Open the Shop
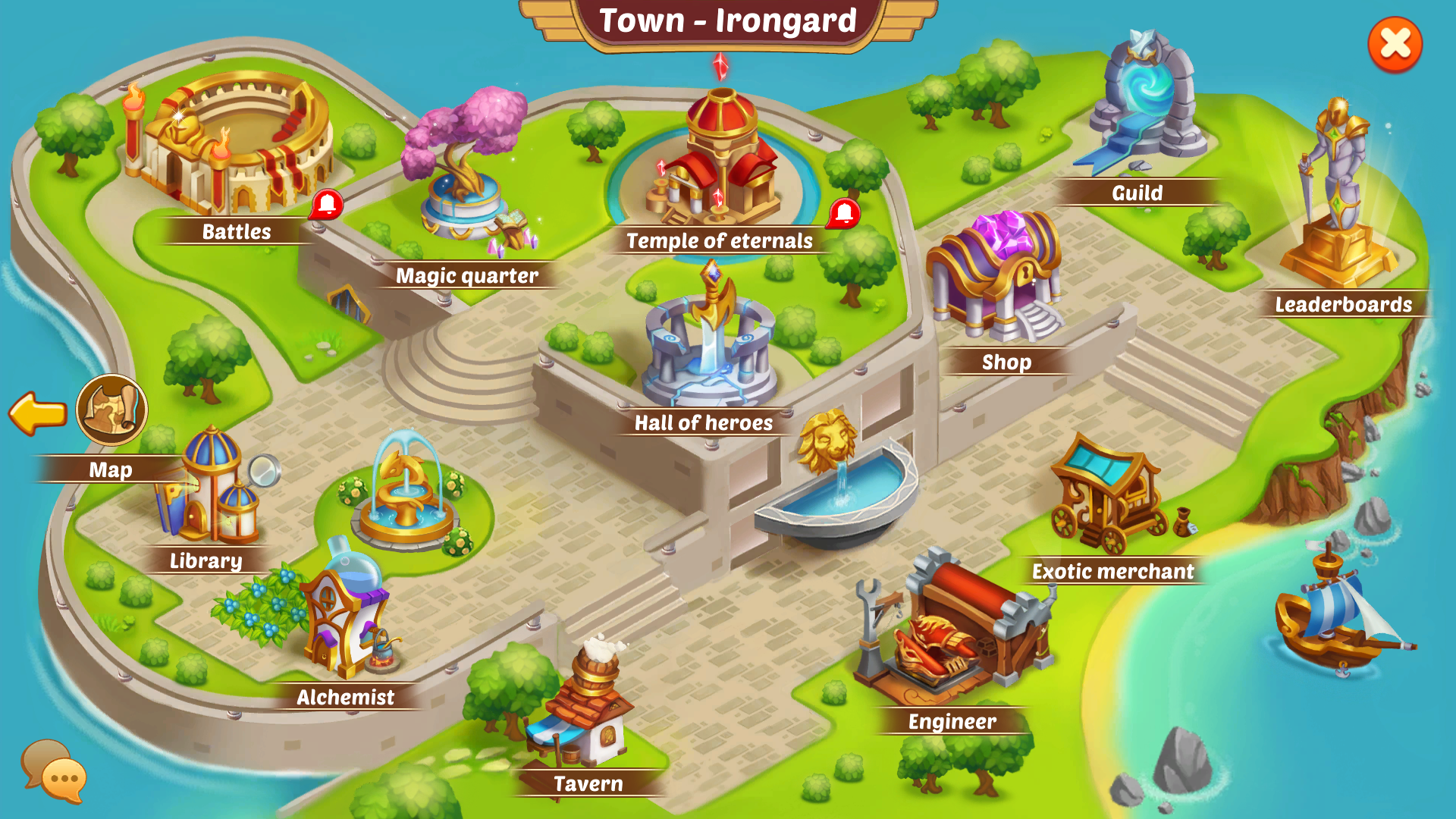 pyautogui.click(x=995, y=277)
